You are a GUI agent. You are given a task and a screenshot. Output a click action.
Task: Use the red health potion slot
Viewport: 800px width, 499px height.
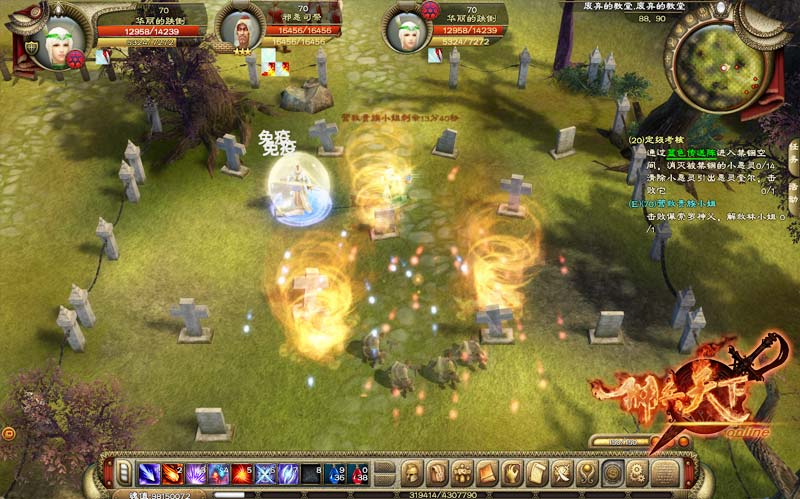pyautogui.click(x=360, y=473)
